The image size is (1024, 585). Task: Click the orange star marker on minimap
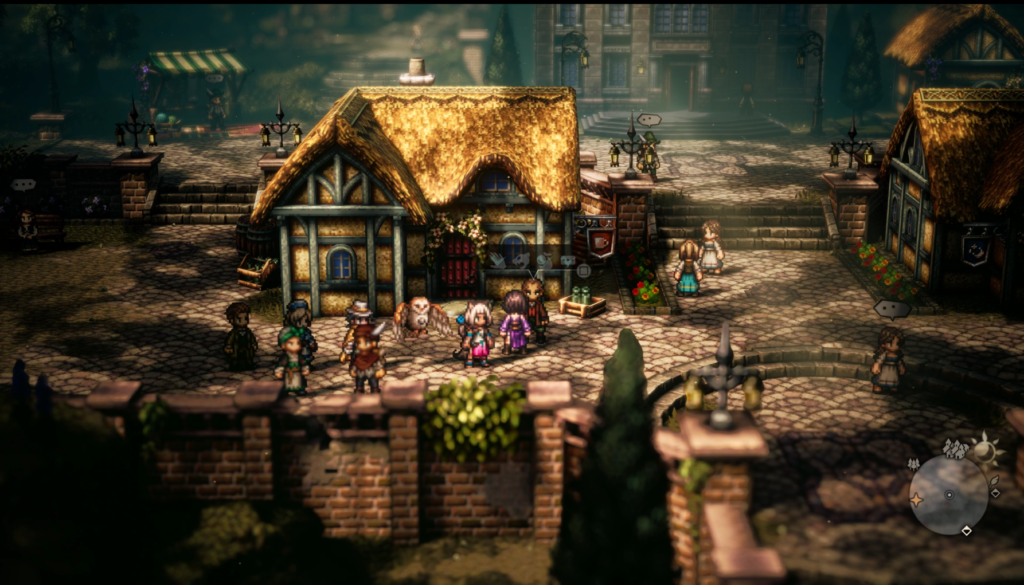pyautogui.click(x=916, y=499)
